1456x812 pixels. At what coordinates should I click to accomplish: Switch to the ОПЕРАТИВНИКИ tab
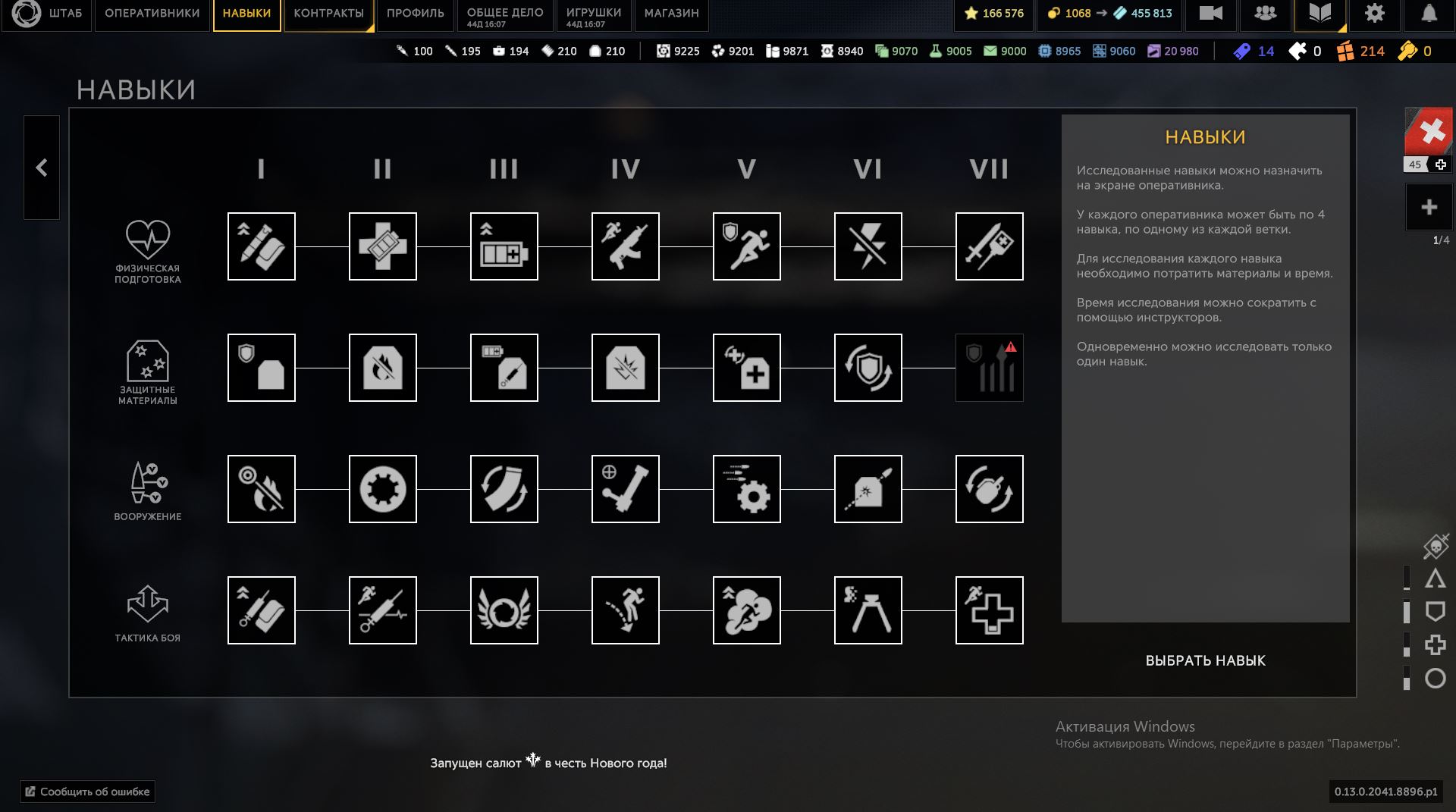pyautogui.click(x=152, y=14)
